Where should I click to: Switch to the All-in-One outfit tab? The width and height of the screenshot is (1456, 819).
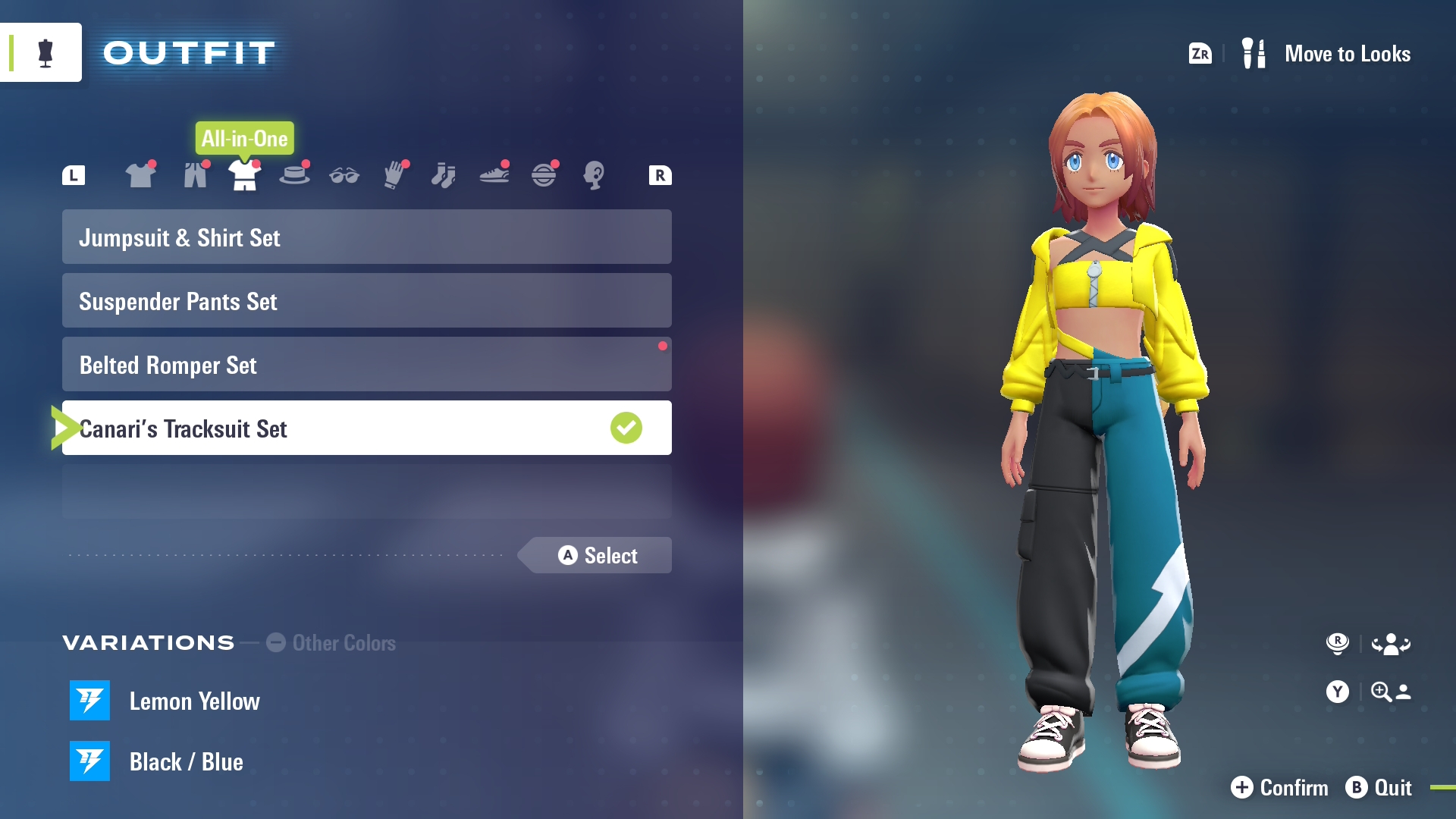[244, 176]
